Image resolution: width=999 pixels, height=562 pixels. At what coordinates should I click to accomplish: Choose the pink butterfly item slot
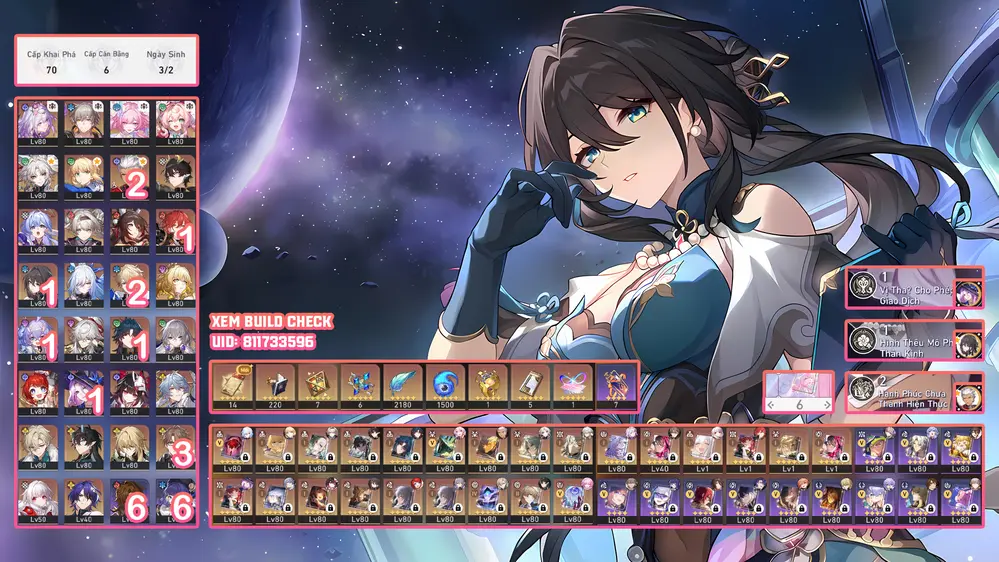point(574,387)
